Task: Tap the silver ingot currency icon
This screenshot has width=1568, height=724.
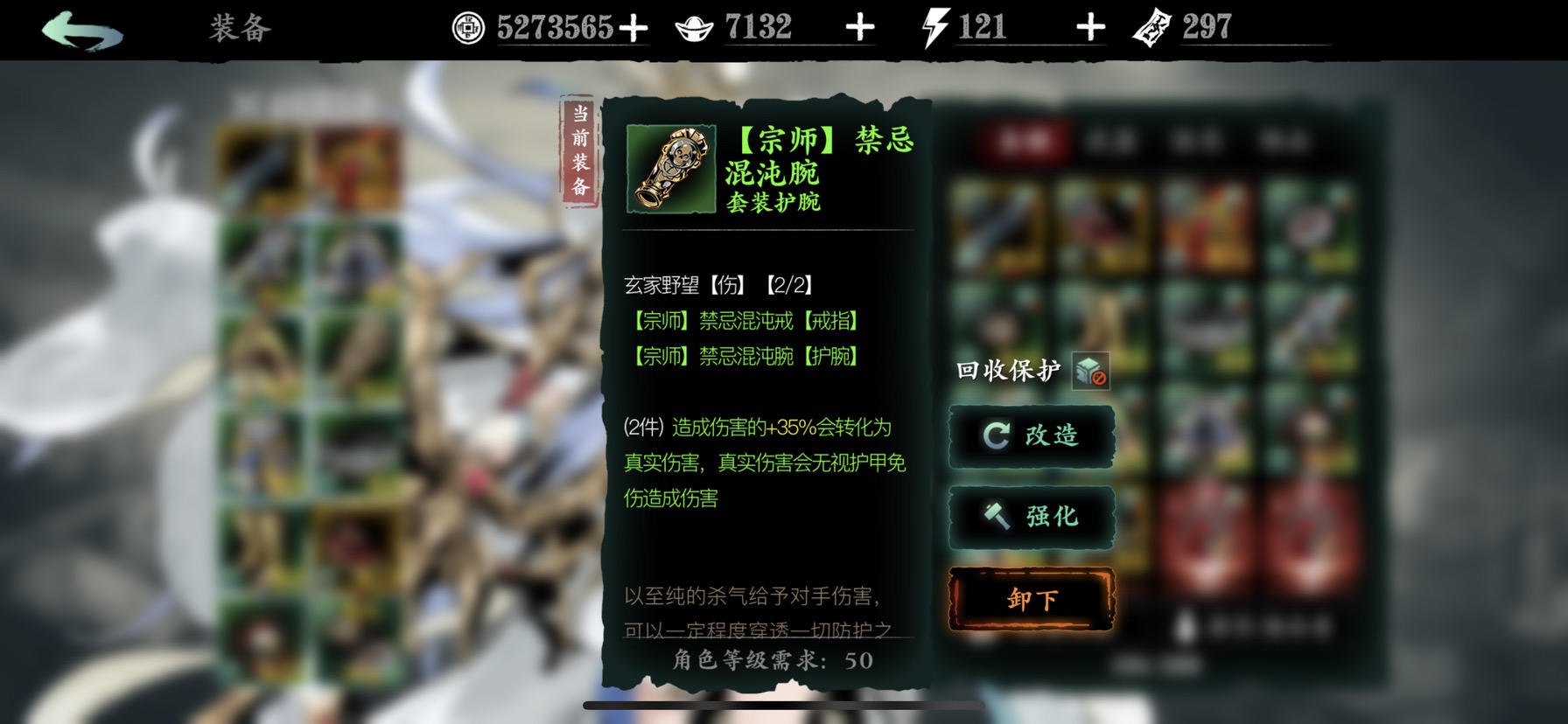Action: [693, 26]
